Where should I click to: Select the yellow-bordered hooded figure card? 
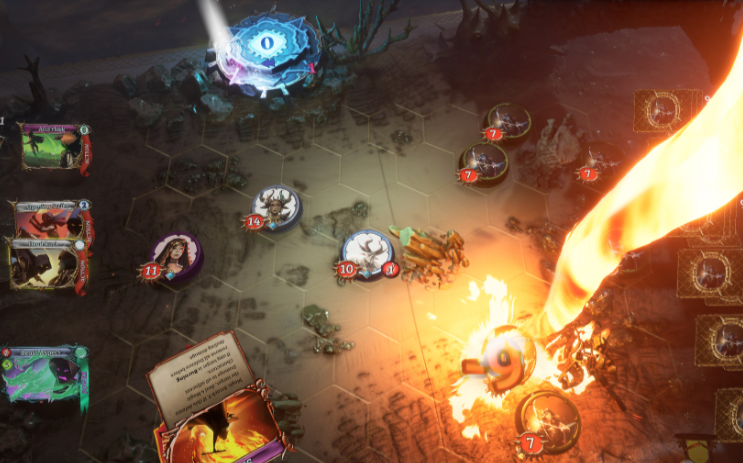[45, 266]
